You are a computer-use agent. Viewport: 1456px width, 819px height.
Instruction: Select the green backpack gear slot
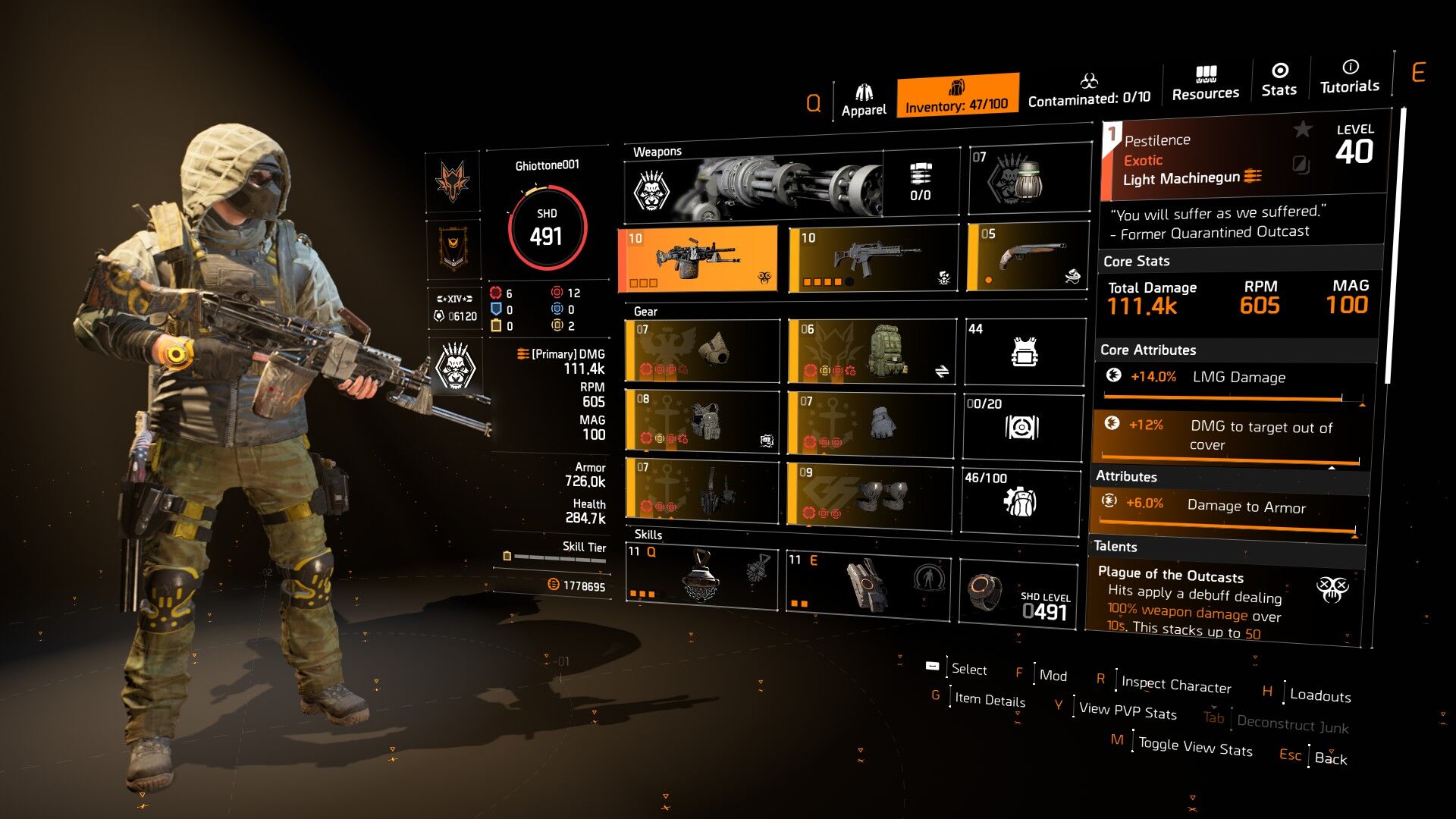[x=872, y=351]
